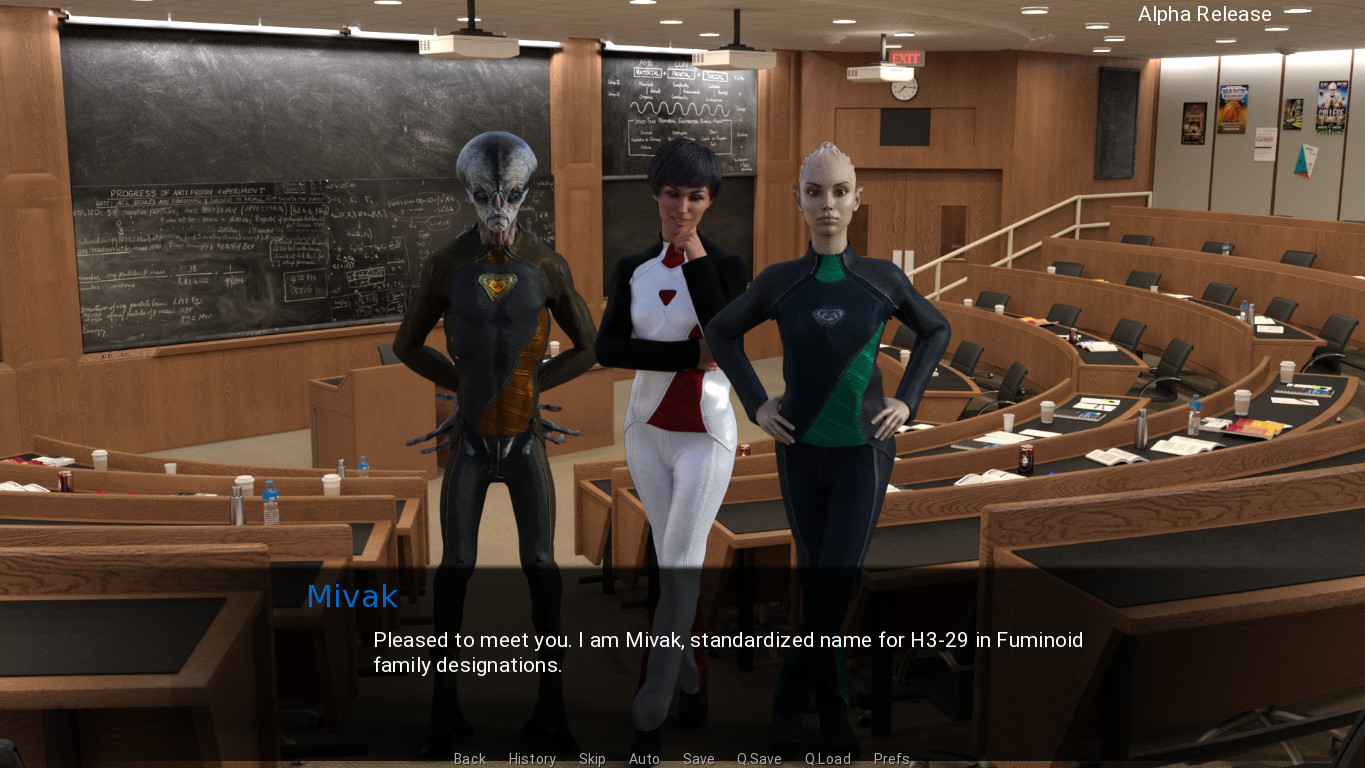Select the woman in the white suit

(x=676, y=320)
